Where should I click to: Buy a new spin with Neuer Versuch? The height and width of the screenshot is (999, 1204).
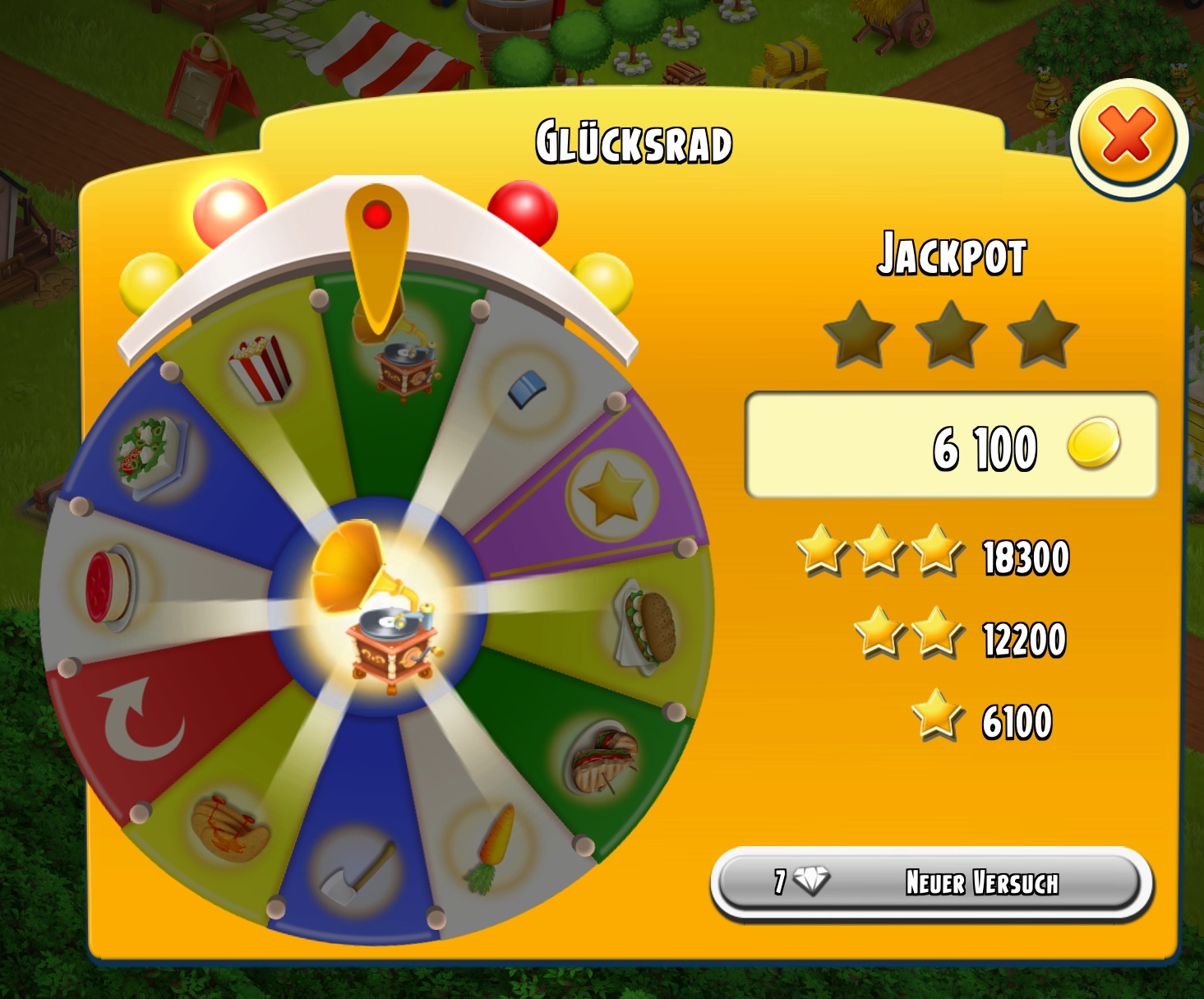click(931, 884)
